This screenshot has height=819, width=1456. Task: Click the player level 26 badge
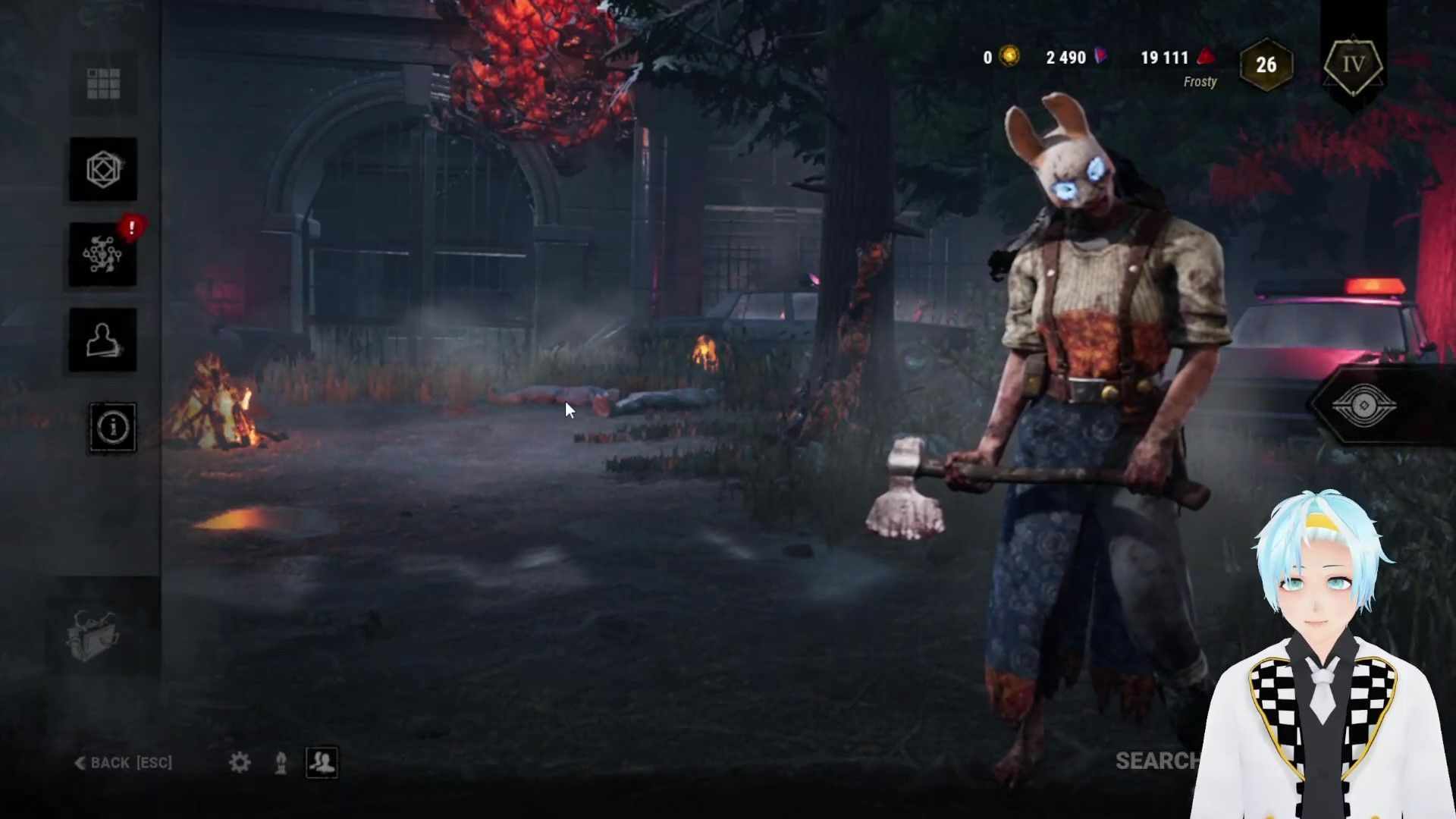(x=1266, y=65)
